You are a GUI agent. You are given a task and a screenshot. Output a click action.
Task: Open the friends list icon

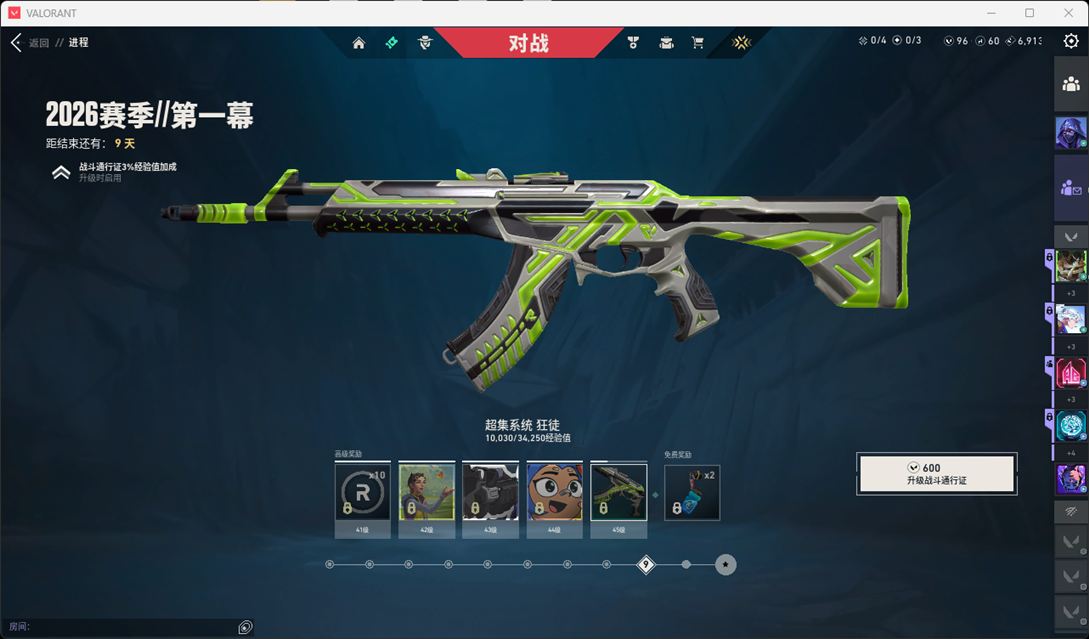click(1071, 85)
